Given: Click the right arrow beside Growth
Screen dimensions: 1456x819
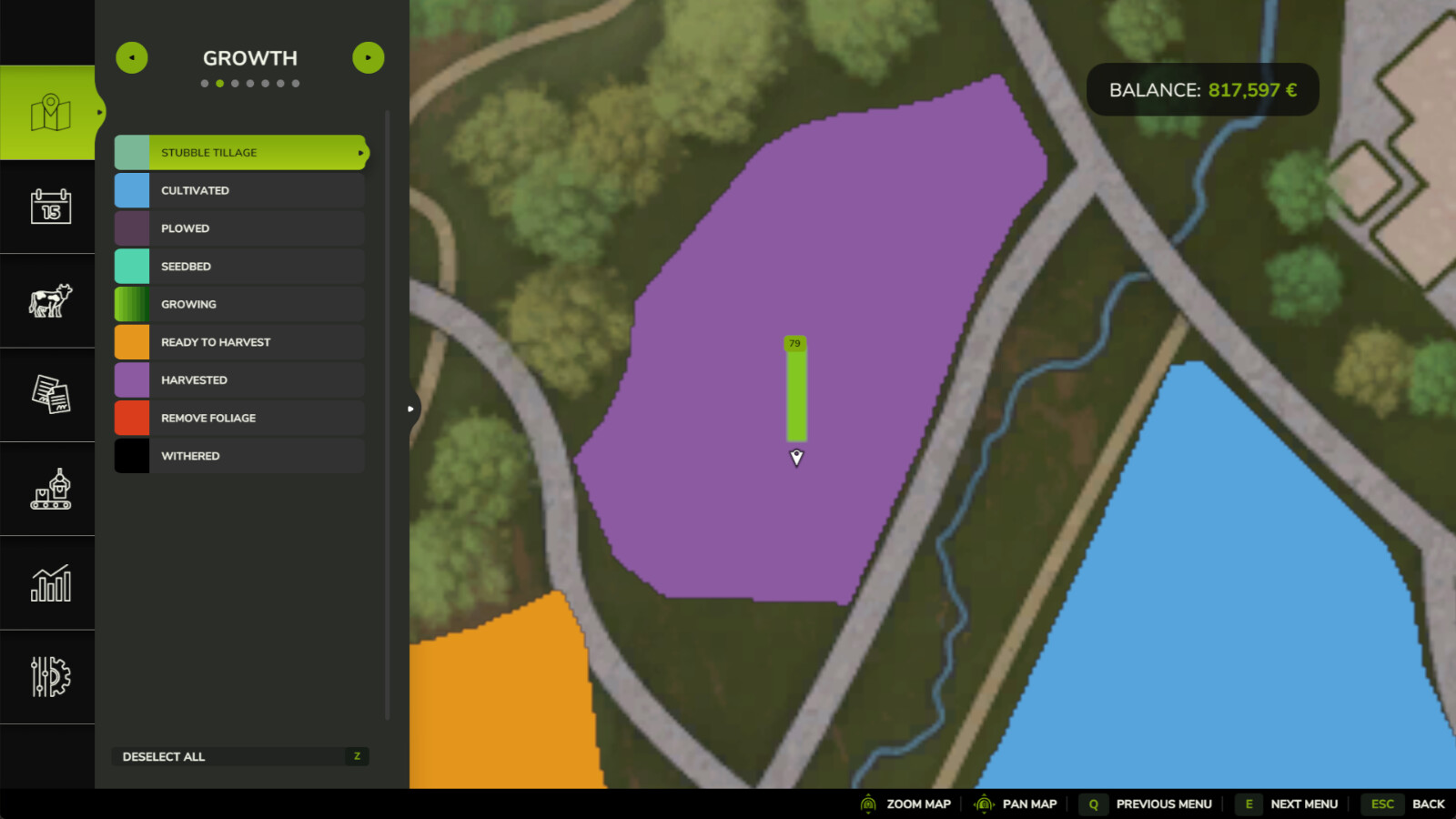Looking at the screenshot, I should click(x=369, y=57).
